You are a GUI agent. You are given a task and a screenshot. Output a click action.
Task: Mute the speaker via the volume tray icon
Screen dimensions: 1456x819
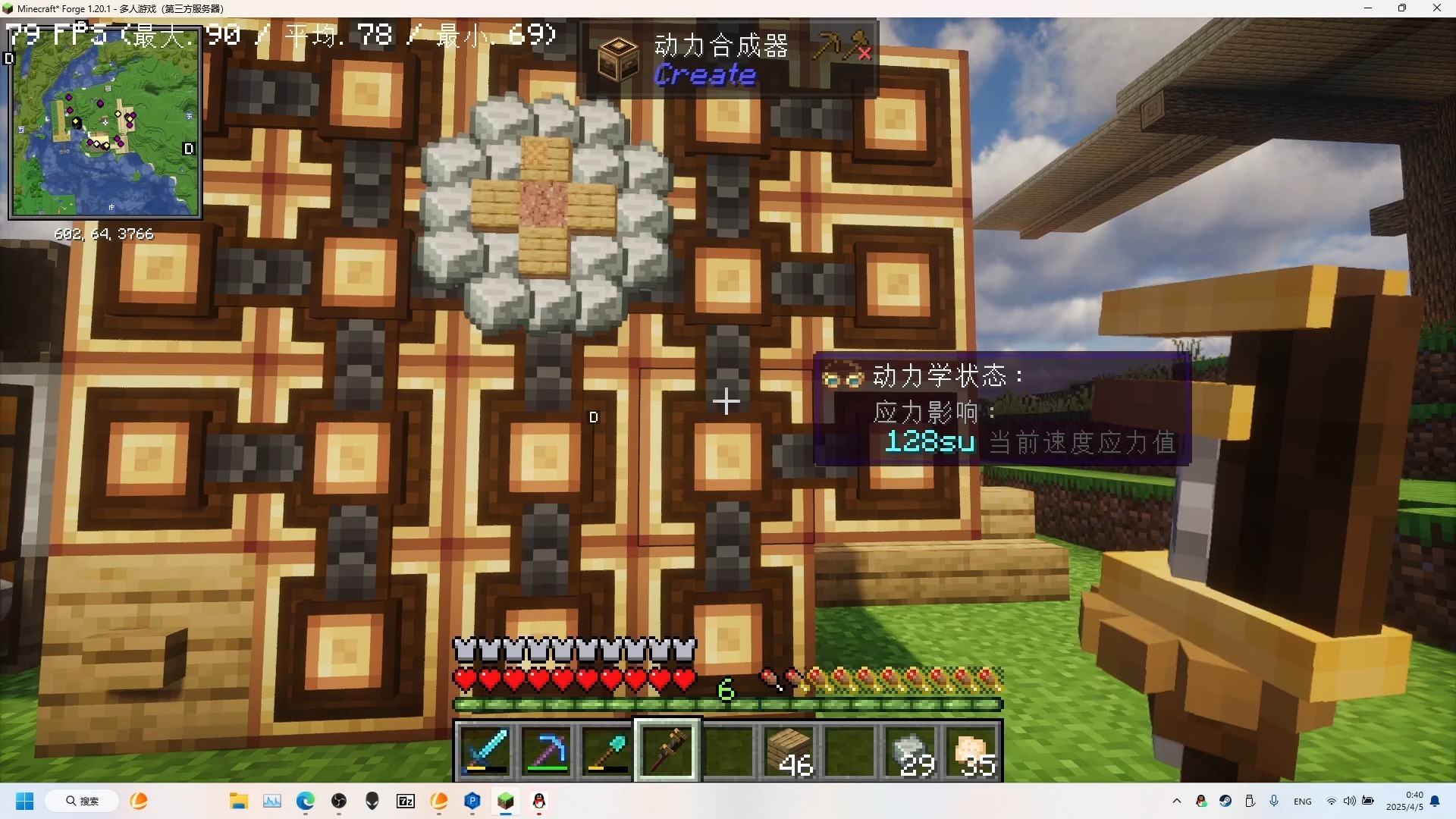[x=1351, y=801]
